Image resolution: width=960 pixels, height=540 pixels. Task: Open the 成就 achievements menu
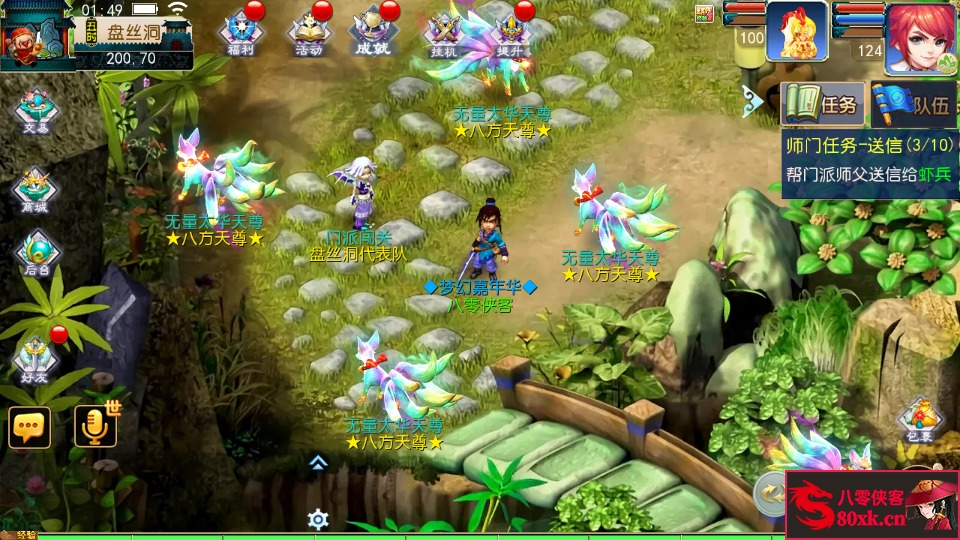coord(372,32)
